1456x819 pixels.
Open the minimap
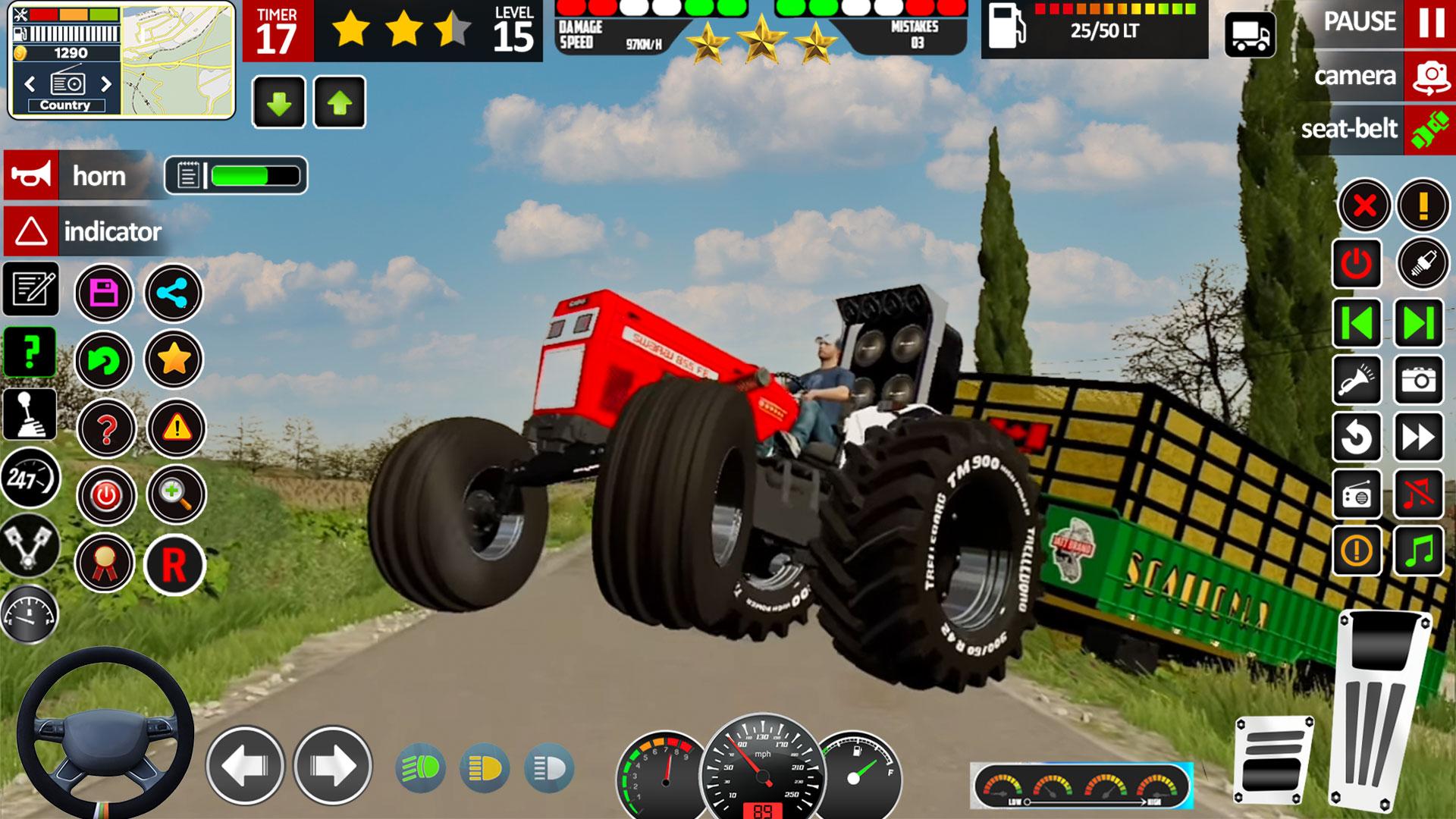tap(177, 61)
